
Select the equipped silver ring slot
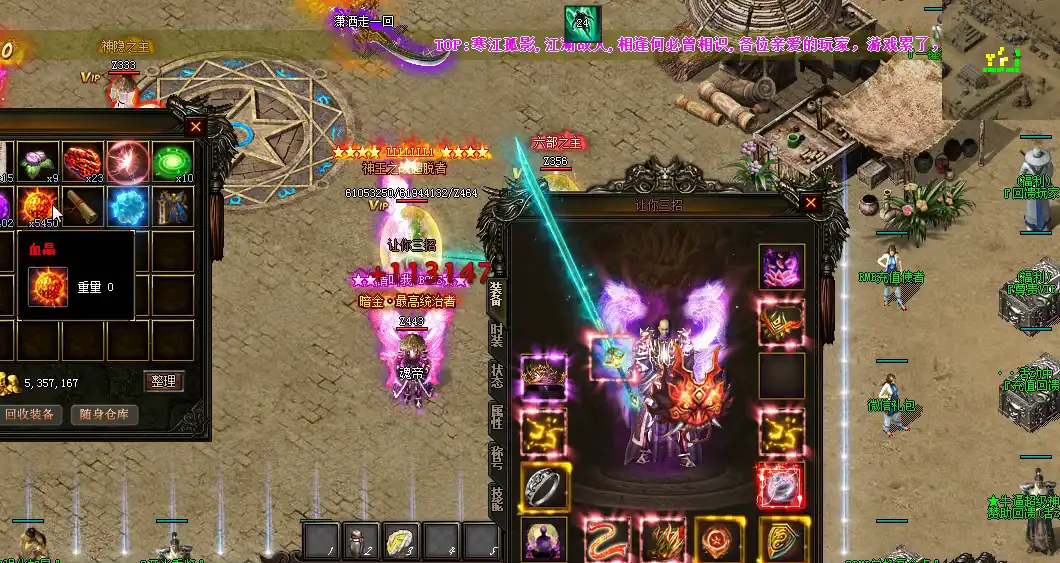(544, 485)
